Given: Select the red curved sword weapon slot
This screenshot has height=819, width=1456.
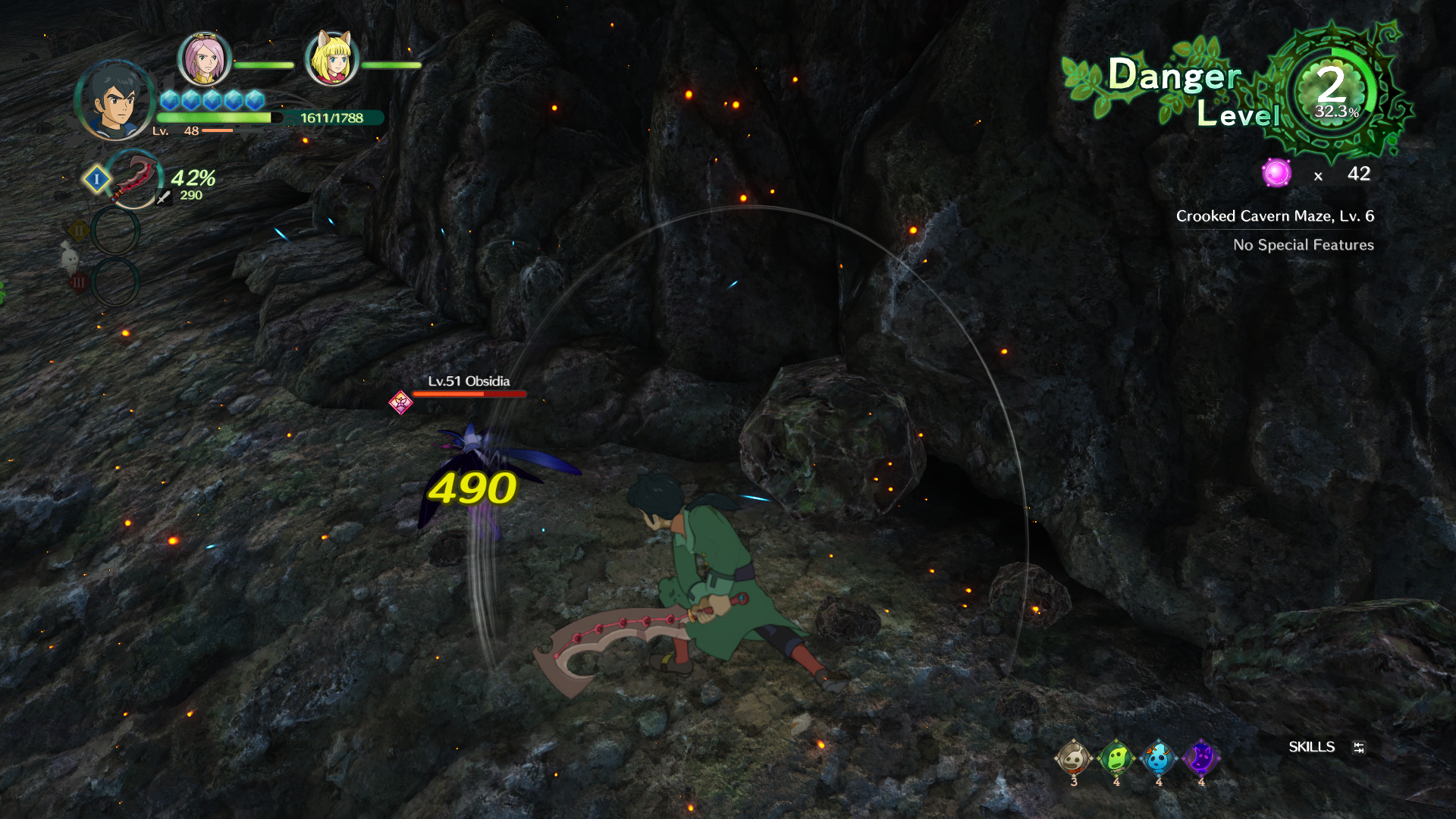Looking at the screenshot, I should point(134,178).
